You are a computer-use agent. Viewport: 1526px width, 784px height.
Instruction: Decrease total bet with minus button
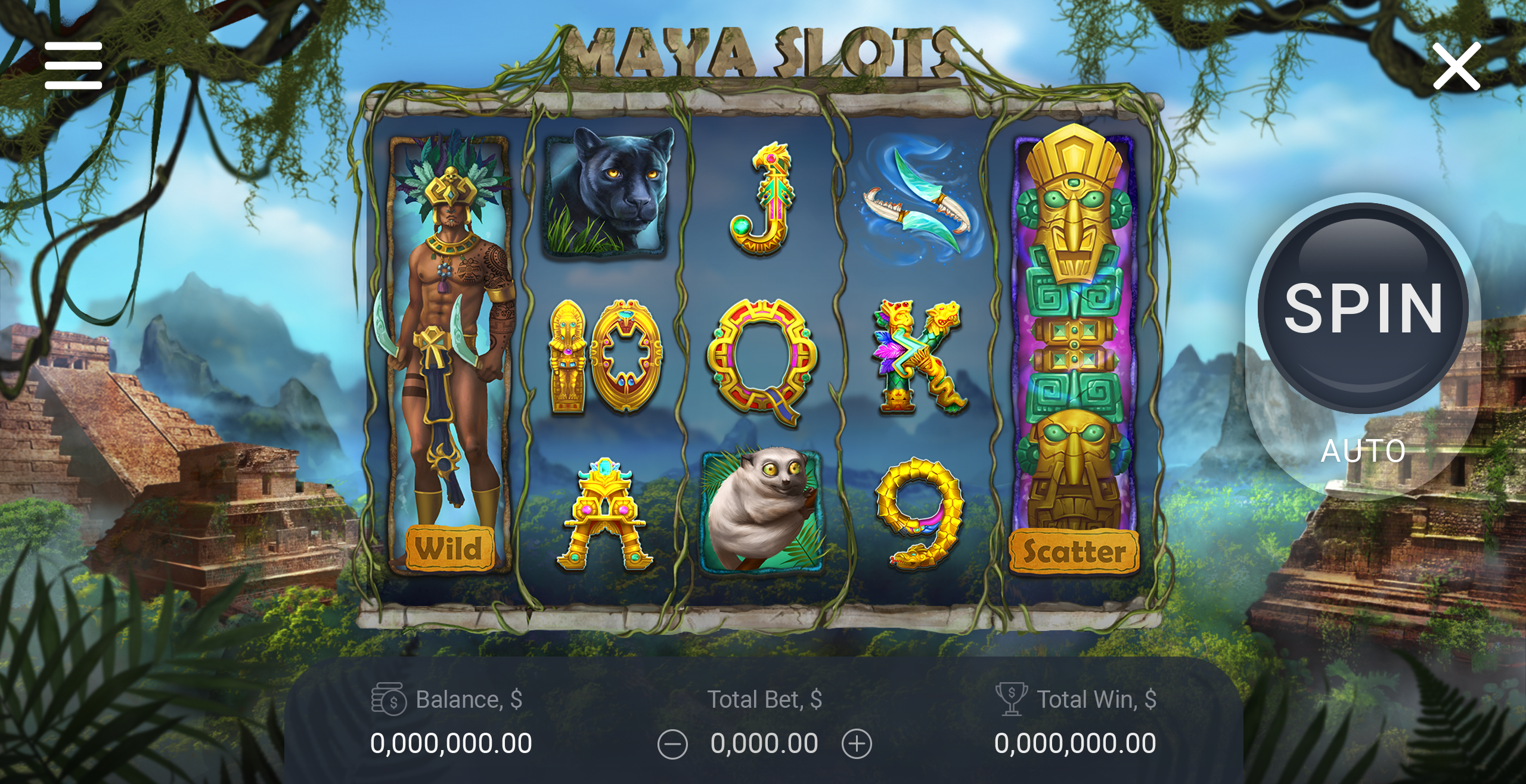[672, 745]
